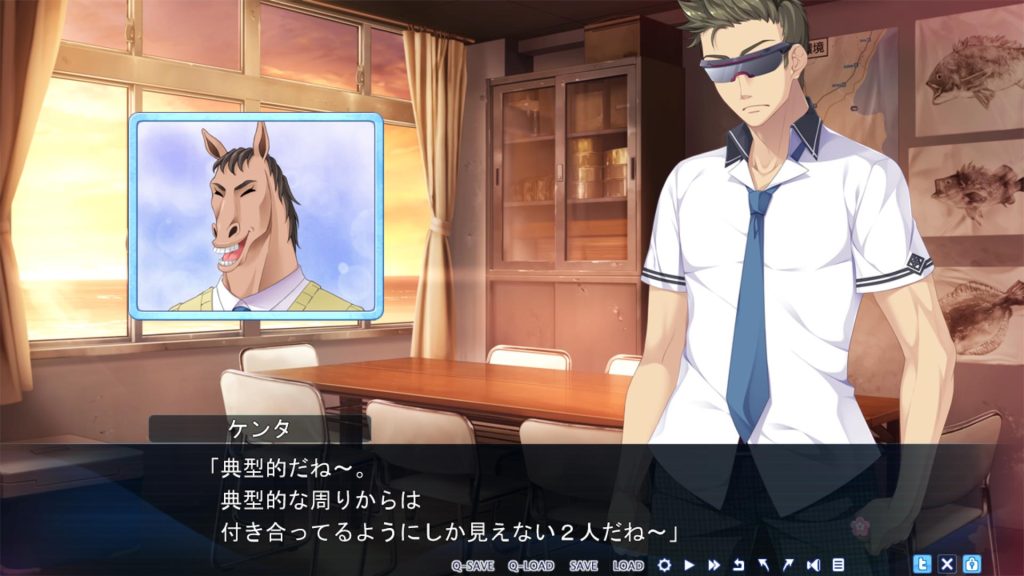Select the up-right diagonal arrow icon
The image size is (1024, 576).
click(788, 565)
